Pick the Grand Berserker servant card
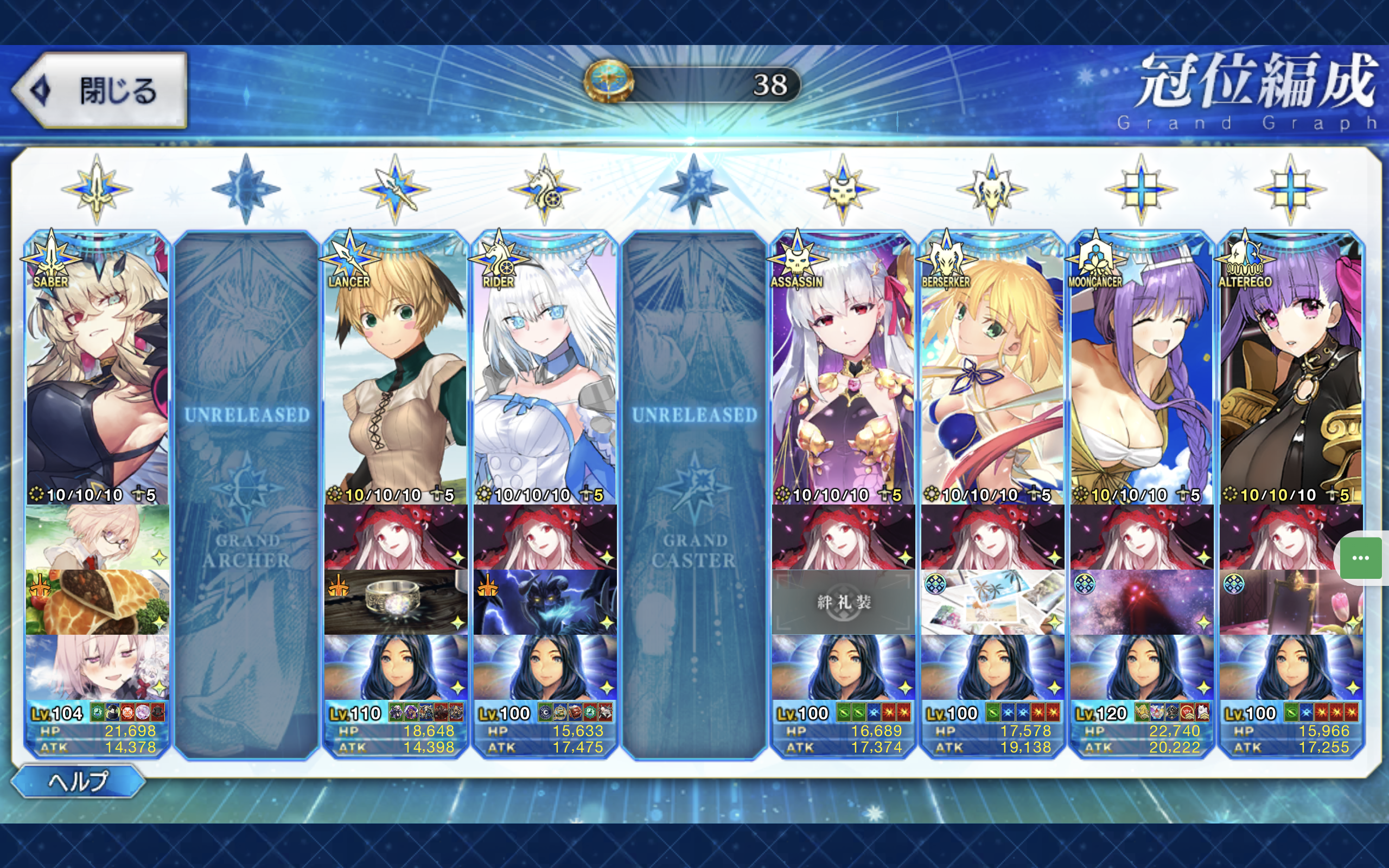This screenshot has width=1389, height=868. point(992,367)
